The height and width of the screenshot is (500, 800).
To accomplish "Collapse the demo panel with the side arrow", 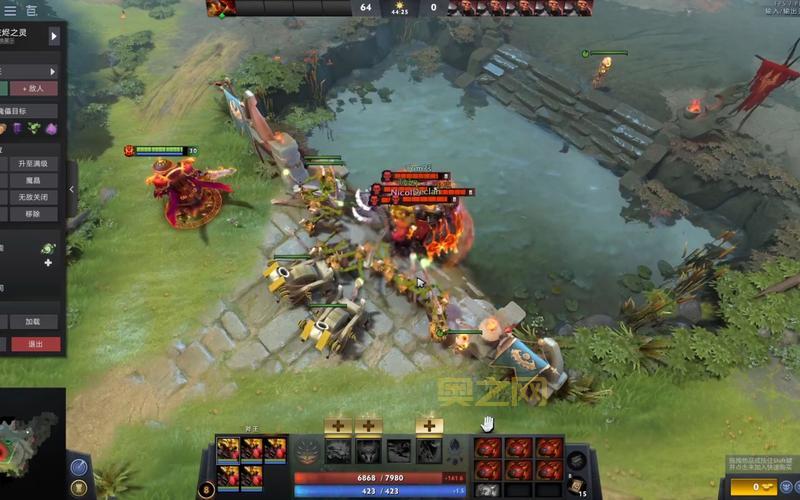I will (72, 189).
